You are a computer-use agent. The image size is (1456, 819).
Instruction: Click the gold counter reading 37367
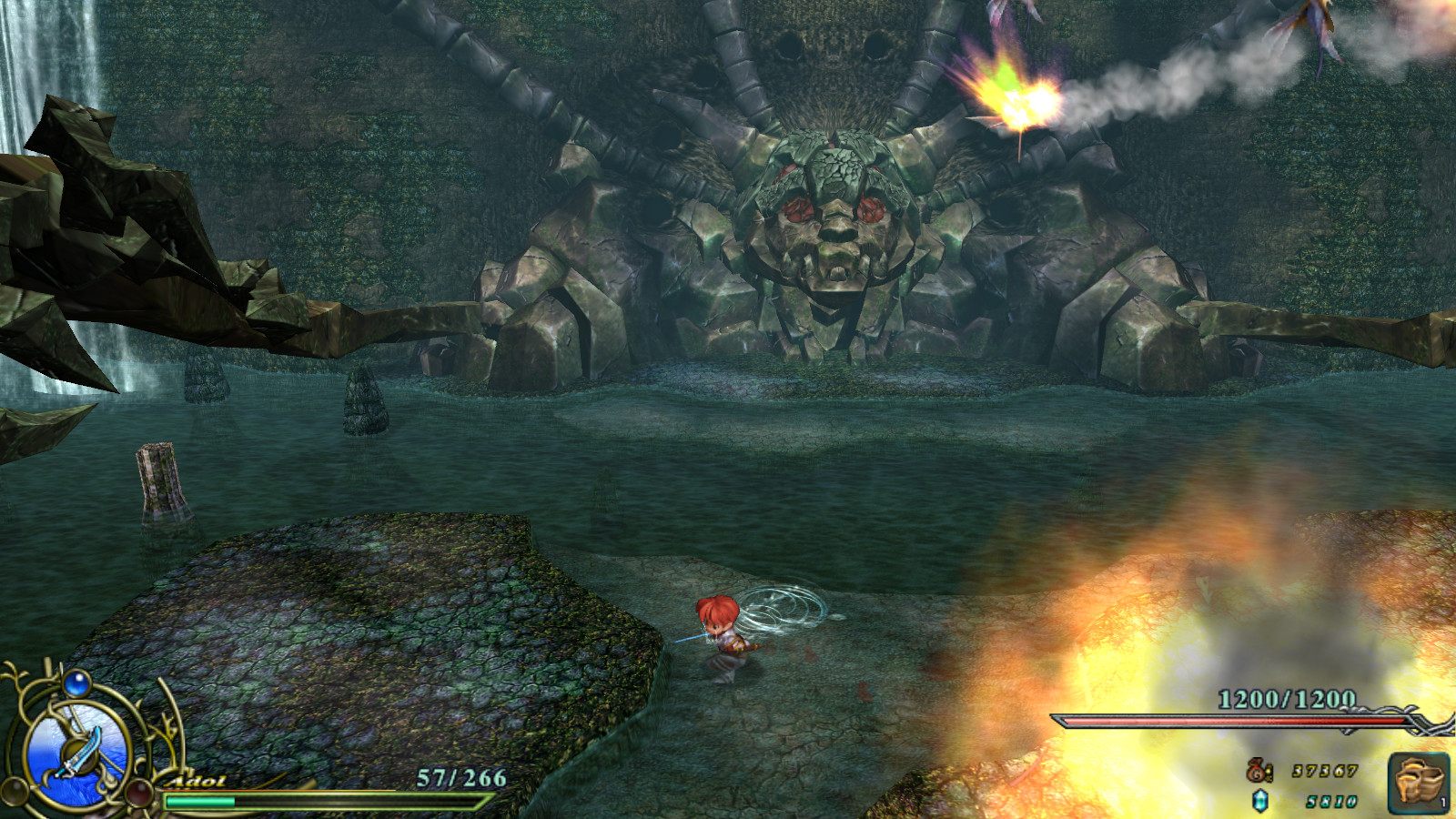coord(1323,772)
